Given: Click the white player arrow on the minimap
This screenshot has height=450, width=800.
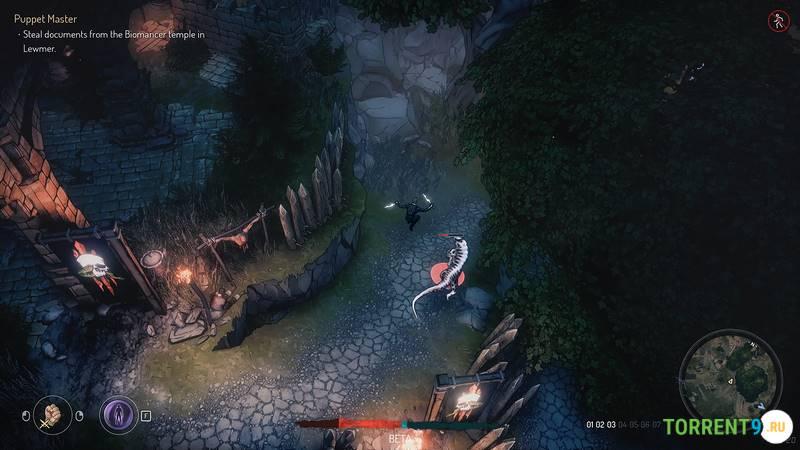Looking at the screenshot, I should coord(731,379).
